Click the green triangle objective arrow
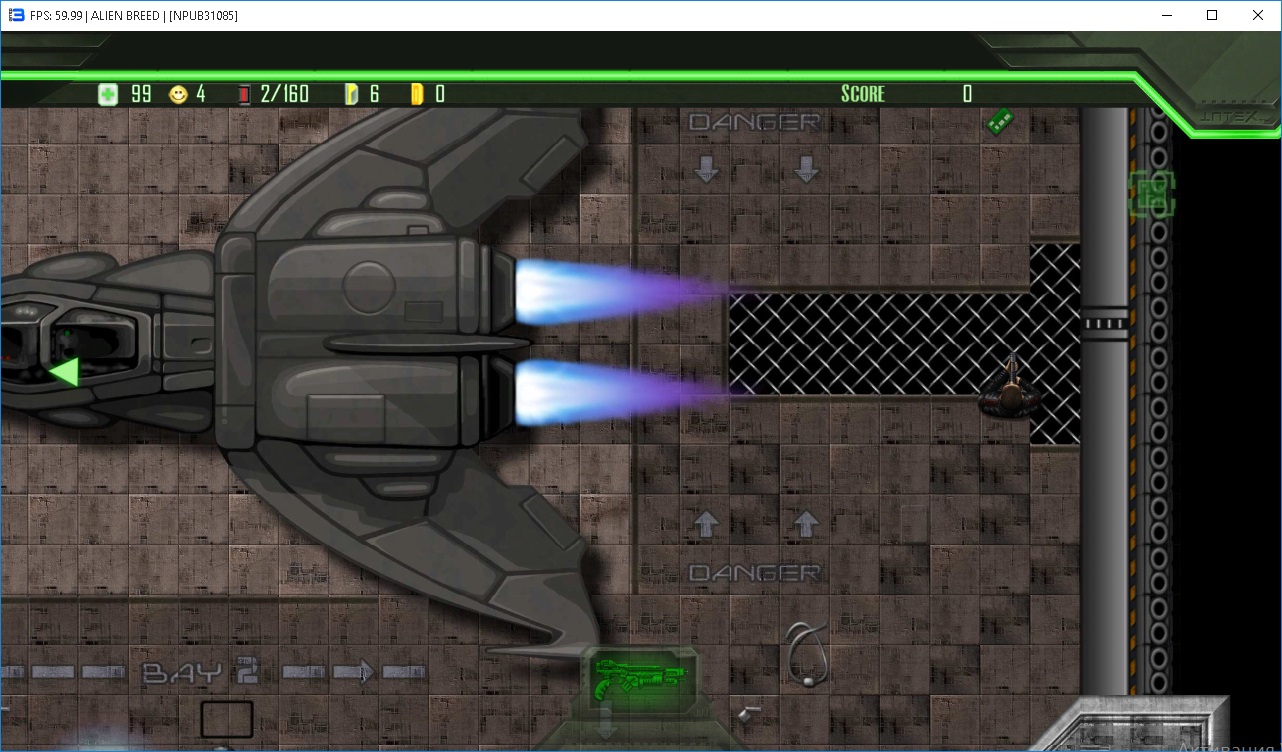Screen dimensions: 1282x752 click(x=65, y=372)
